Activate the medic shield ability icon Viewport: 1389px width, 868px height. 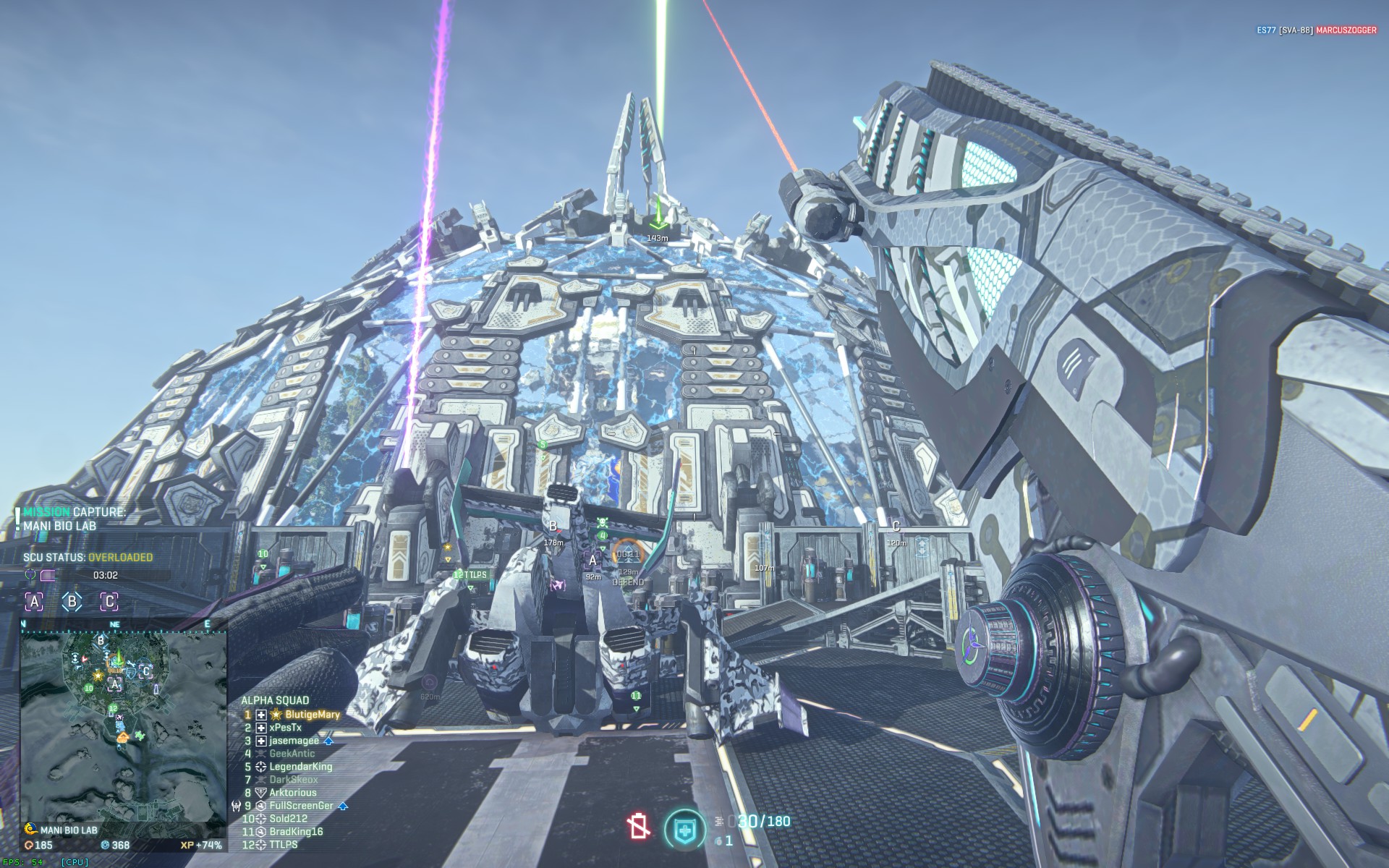[x=684, y=829]
